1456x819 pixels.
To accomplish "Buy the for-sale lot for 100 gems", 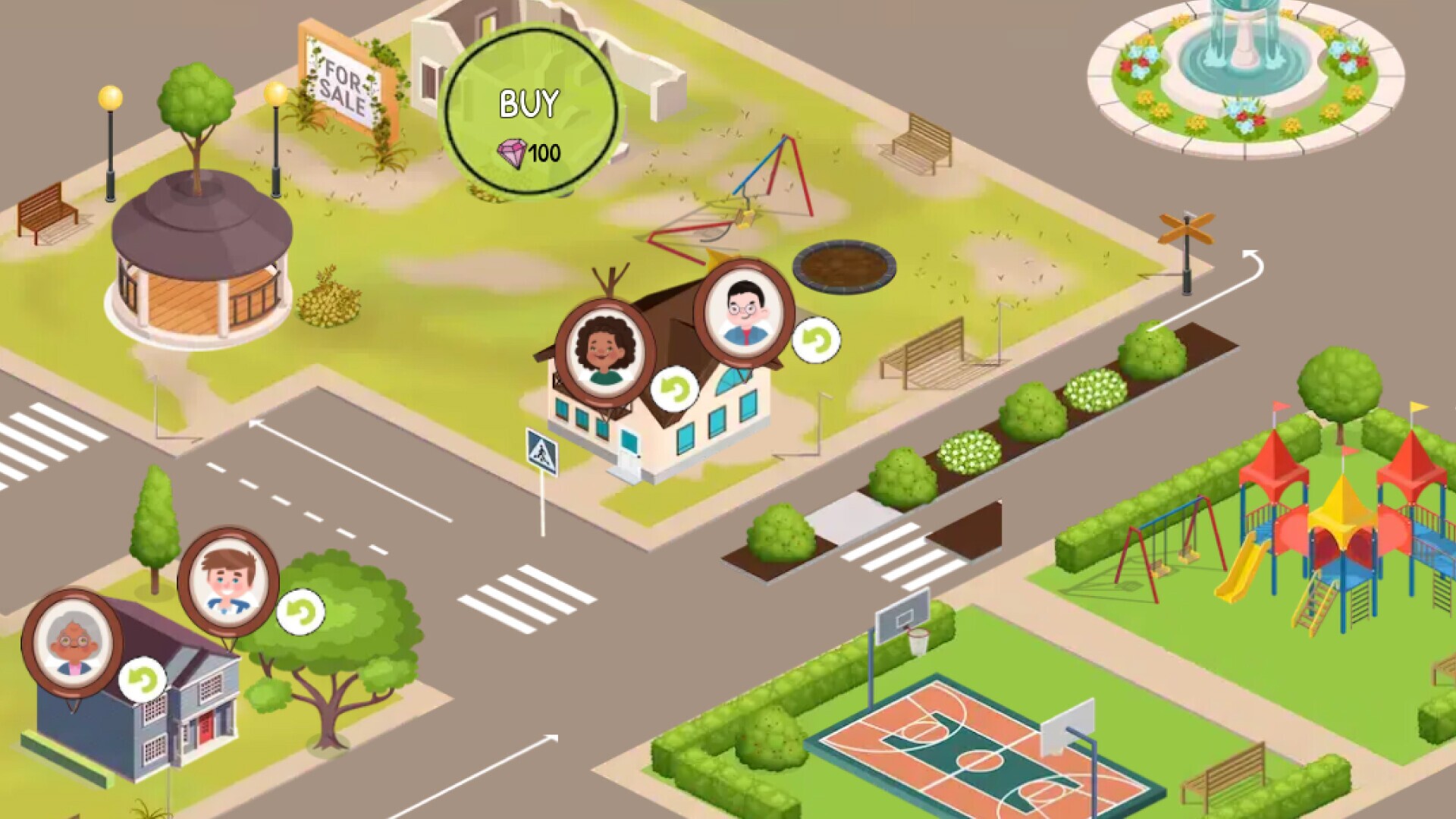I will point(530,112).
